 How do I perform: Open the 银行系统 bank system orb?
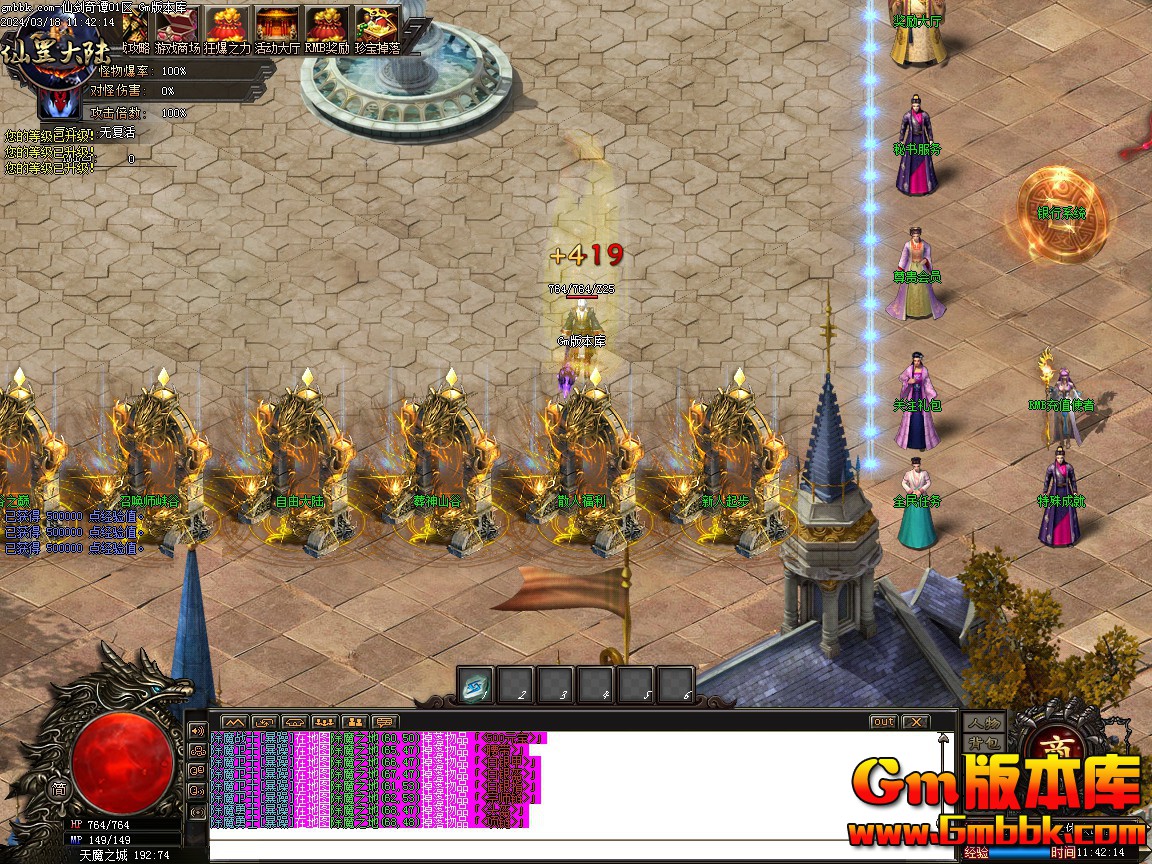click(1062, 213)
